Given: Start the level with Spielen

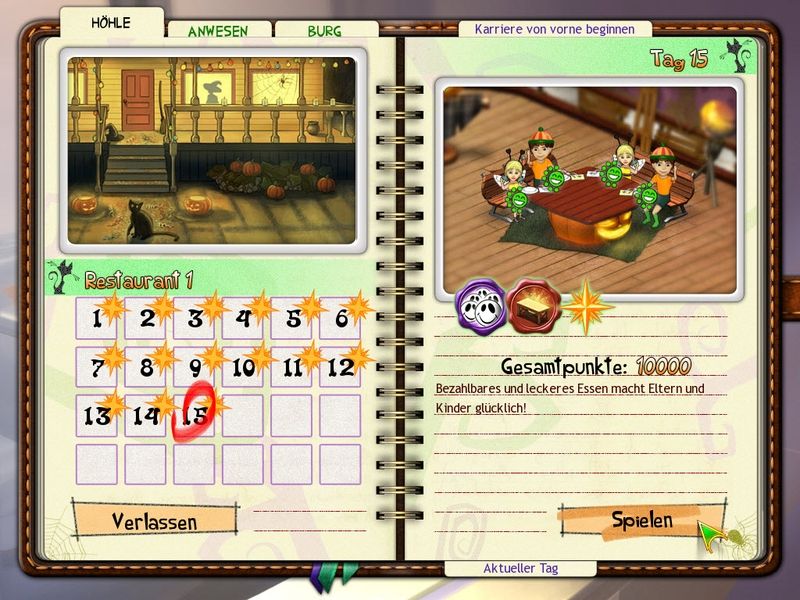Looking at the screenshot, I should pos(642,520).
